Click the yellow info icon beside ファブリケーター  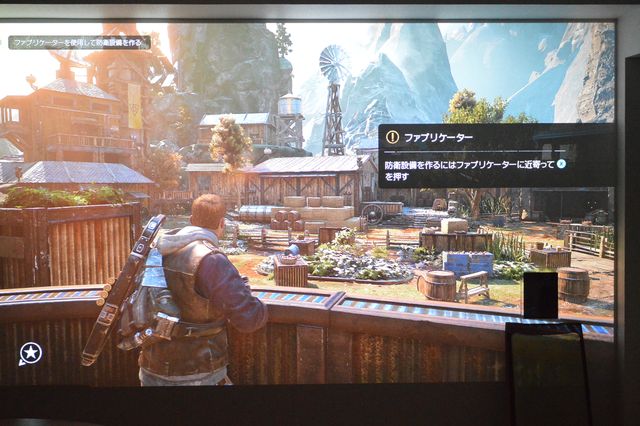coord(393,137)
